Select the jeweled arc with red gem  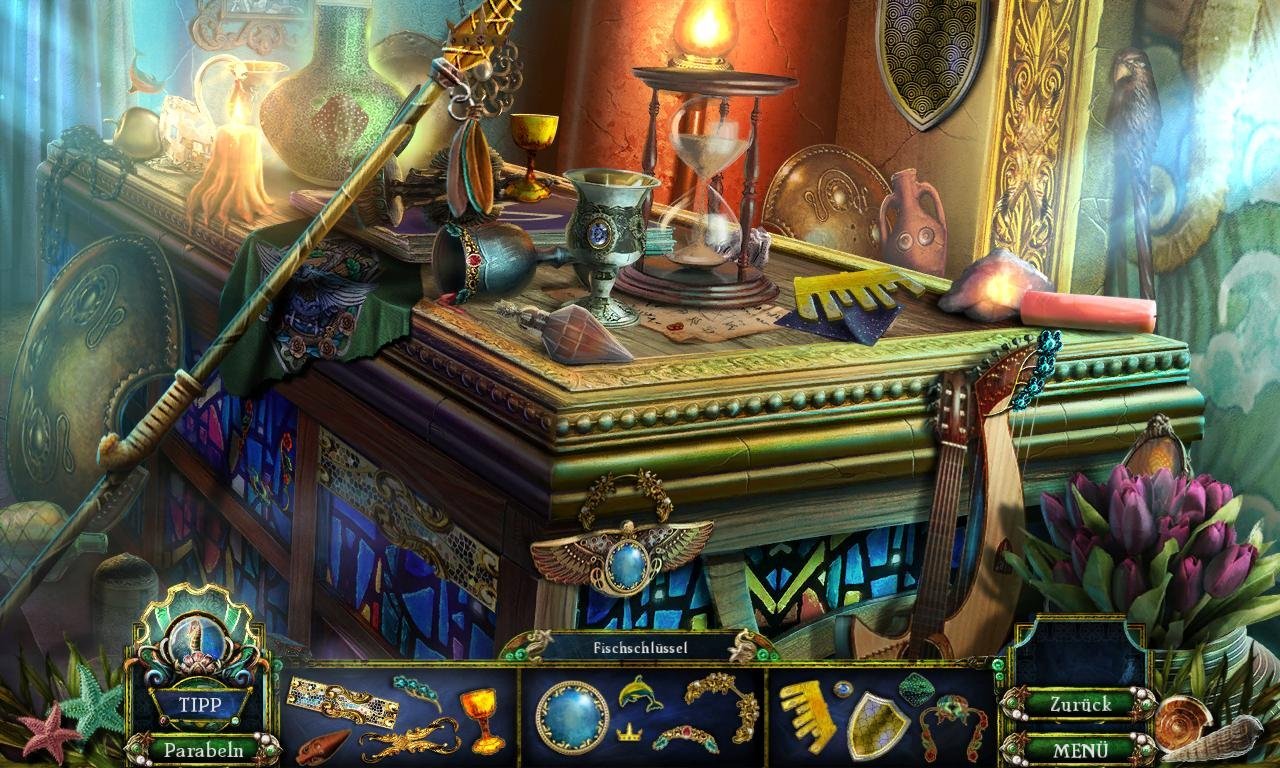(x=685, y=737)
